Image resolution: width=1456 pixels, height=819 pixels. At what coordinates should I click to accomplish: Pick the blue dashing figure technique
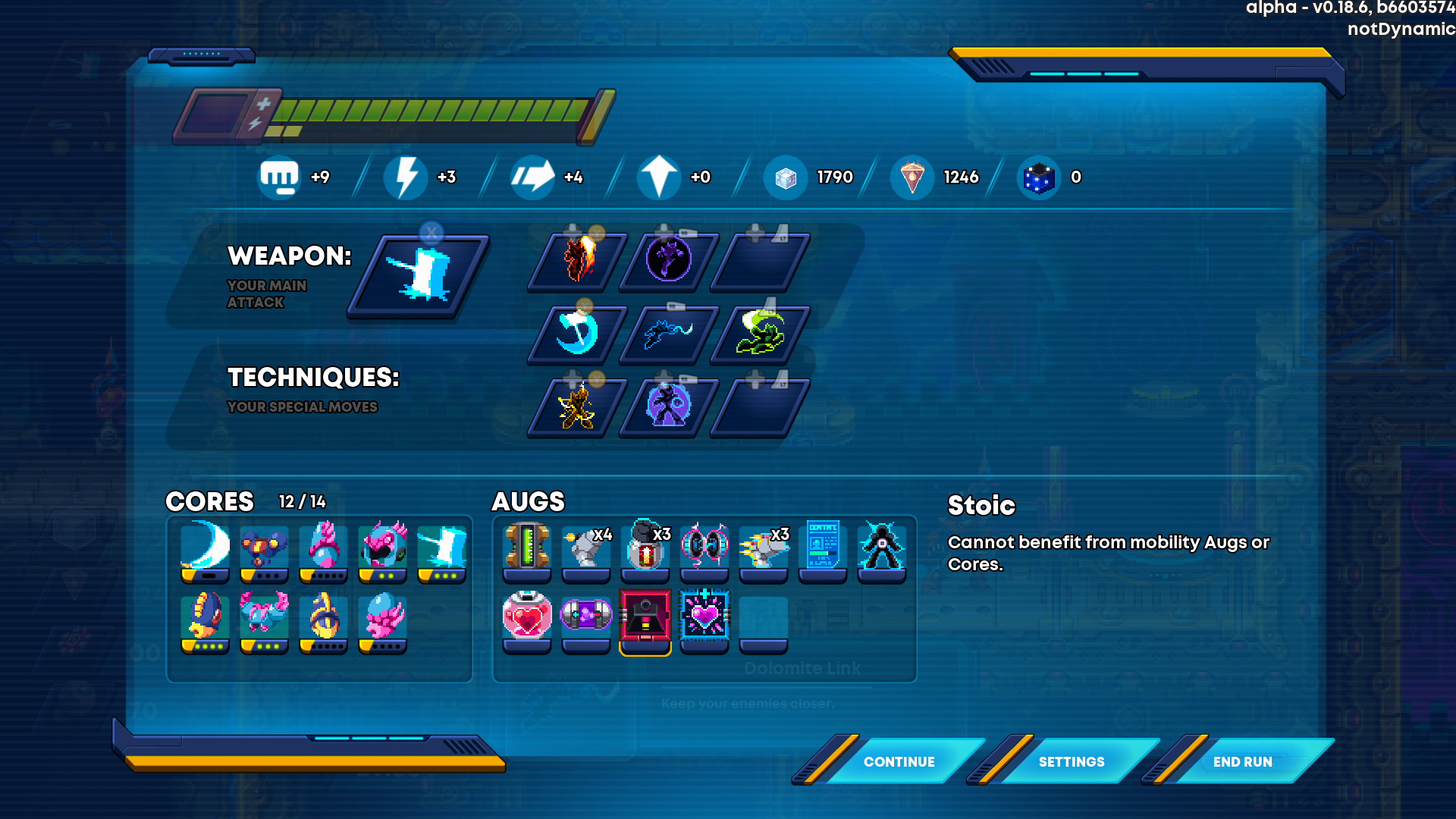[x=669, y=333]
